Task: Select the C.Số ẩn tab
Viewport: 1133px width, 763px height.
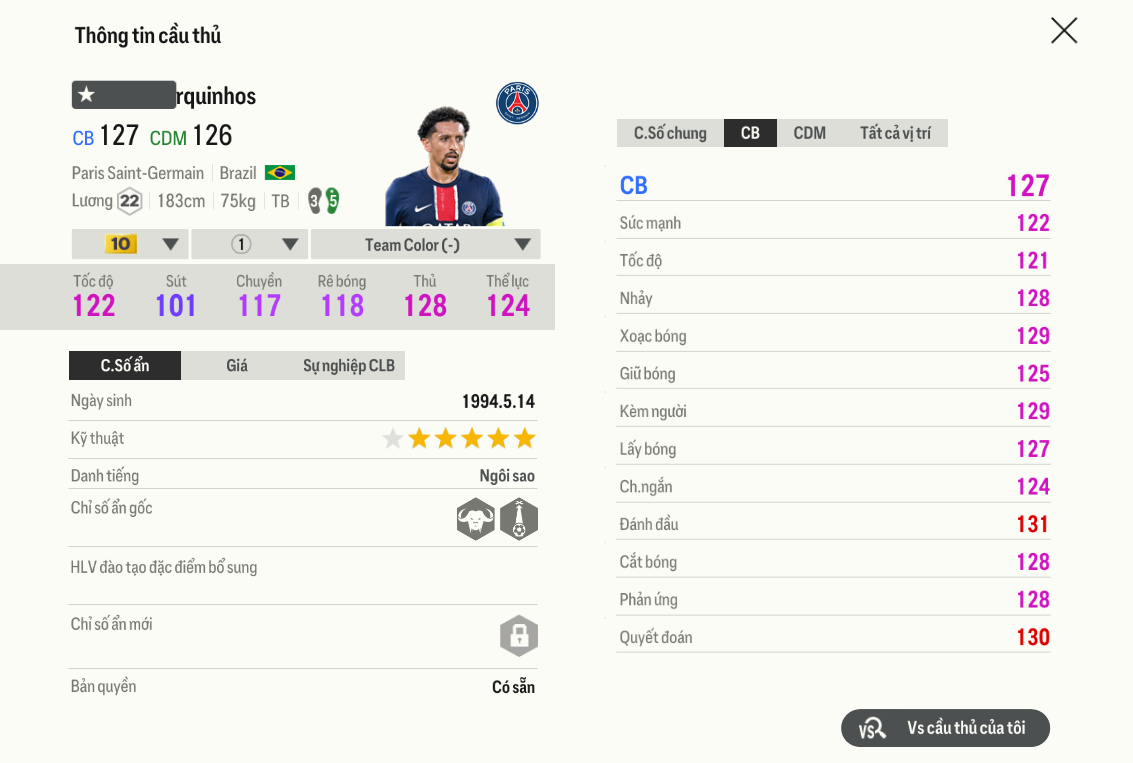Action: (x=125, y=366)
